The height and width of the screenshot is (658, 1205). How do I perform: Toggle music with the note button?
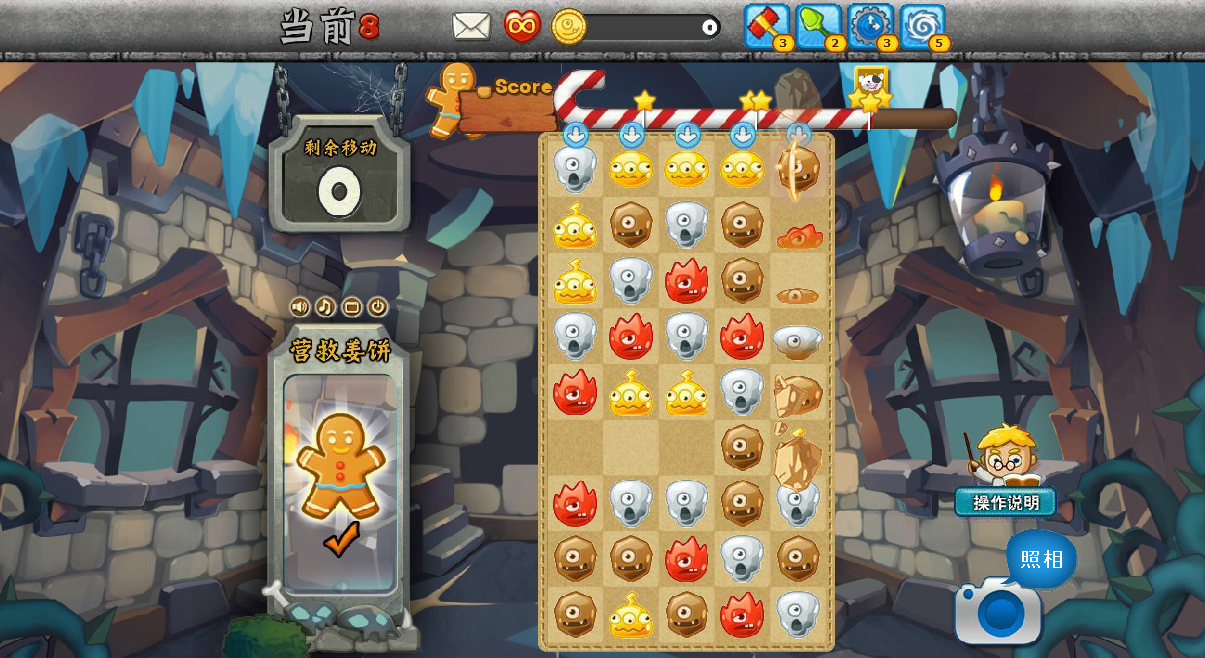click(x=325, y=307)
